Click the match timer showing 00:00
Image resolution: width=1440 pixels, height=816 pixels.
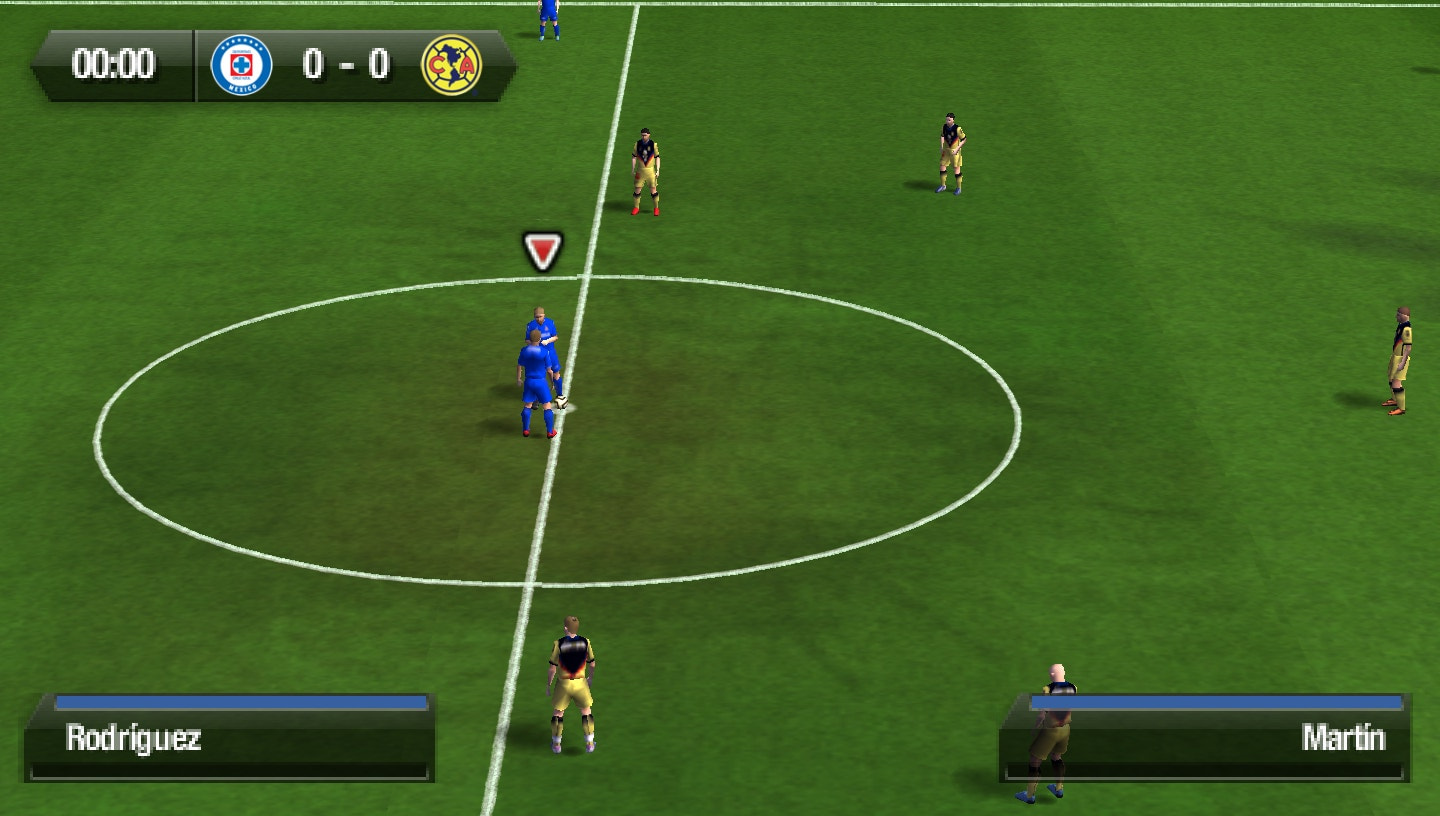click(113, 65)
